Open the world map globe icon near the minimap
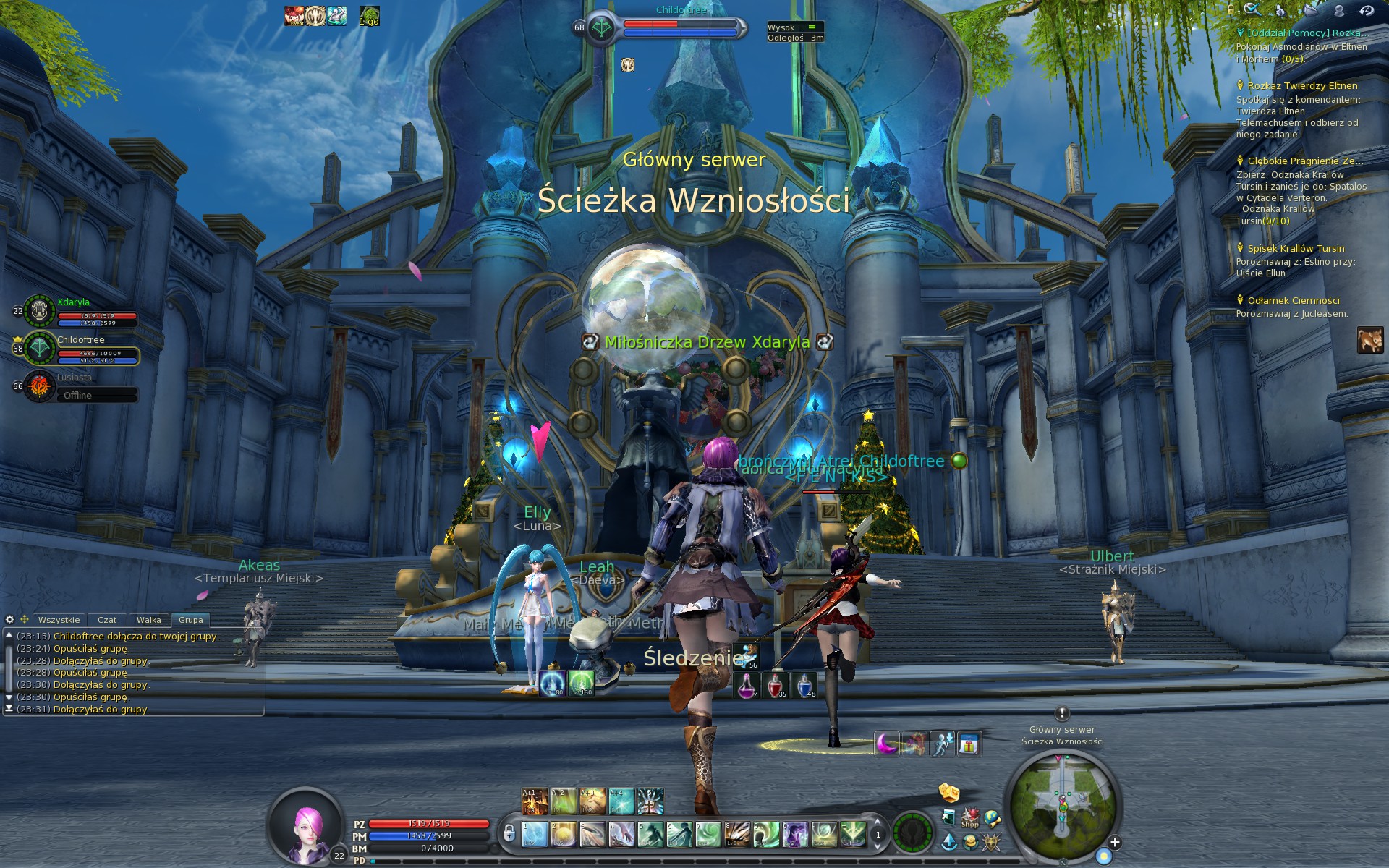This screenshot has width=1389, height=868. click(992, 820)
